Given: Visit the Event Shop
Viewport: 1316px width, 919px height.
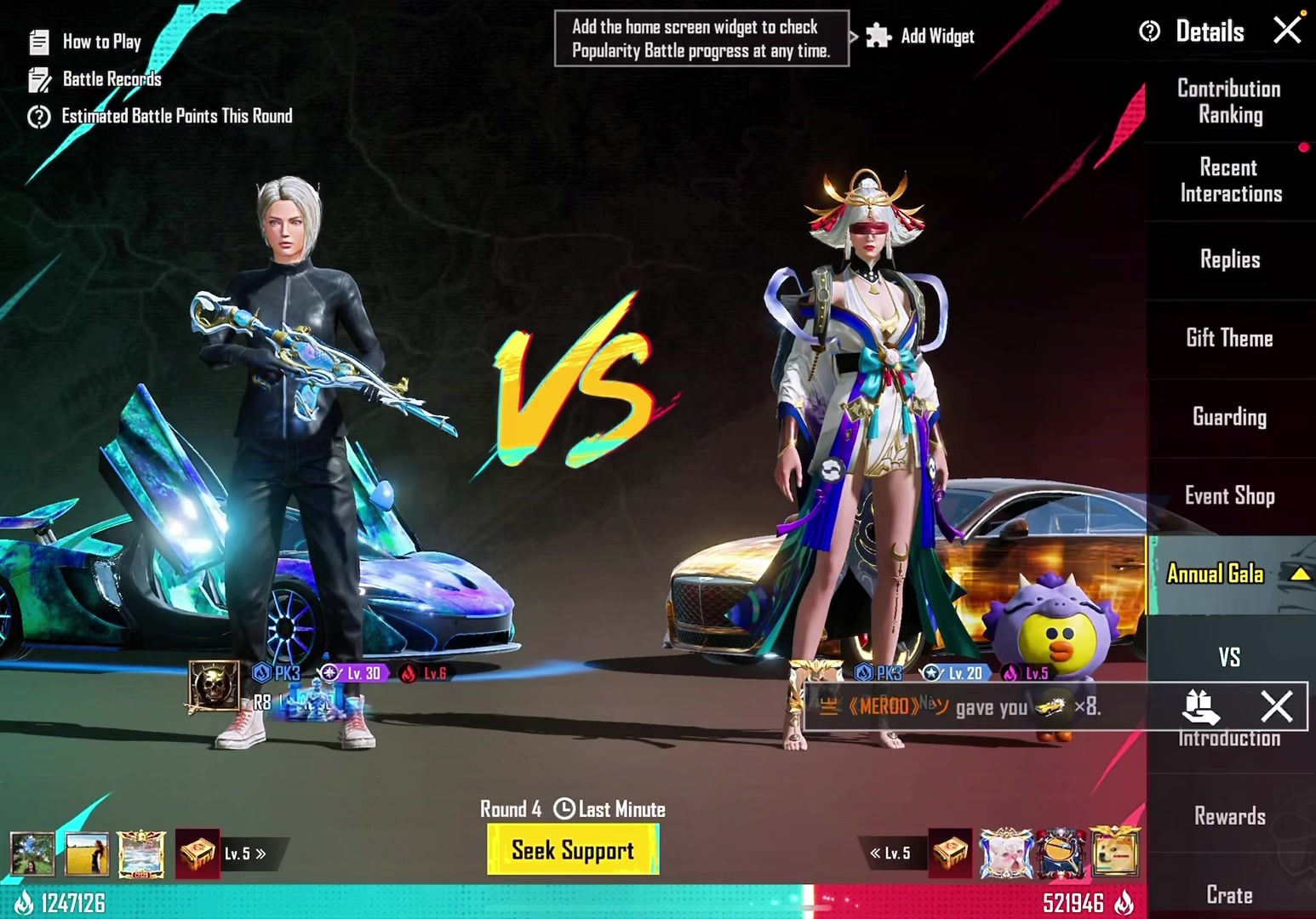Looking at the screenshot, I should point(1229,496).
